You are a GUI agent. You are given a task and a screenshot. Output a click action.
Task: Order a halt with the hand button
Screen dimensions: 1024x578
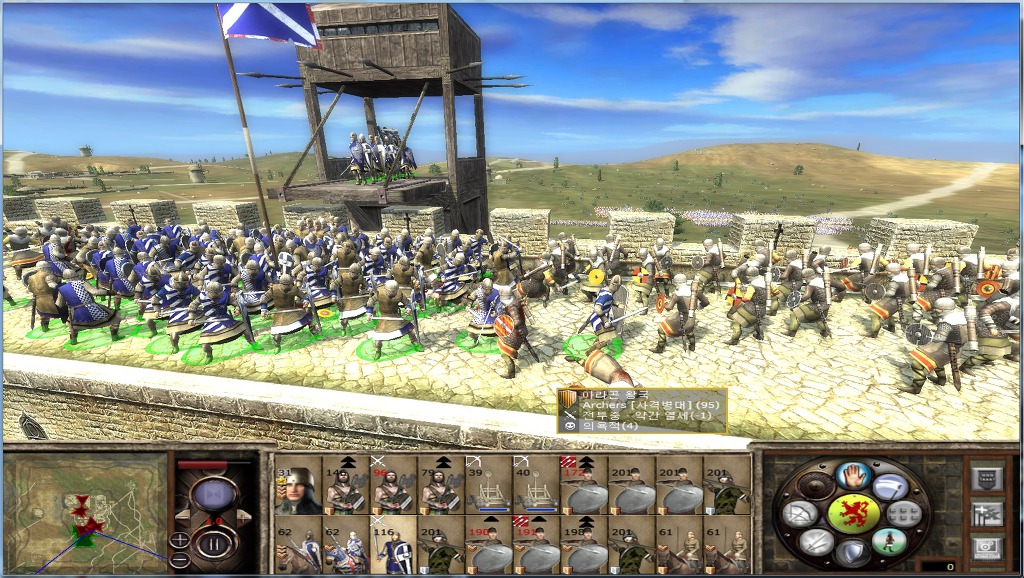(x=852, y=477)
